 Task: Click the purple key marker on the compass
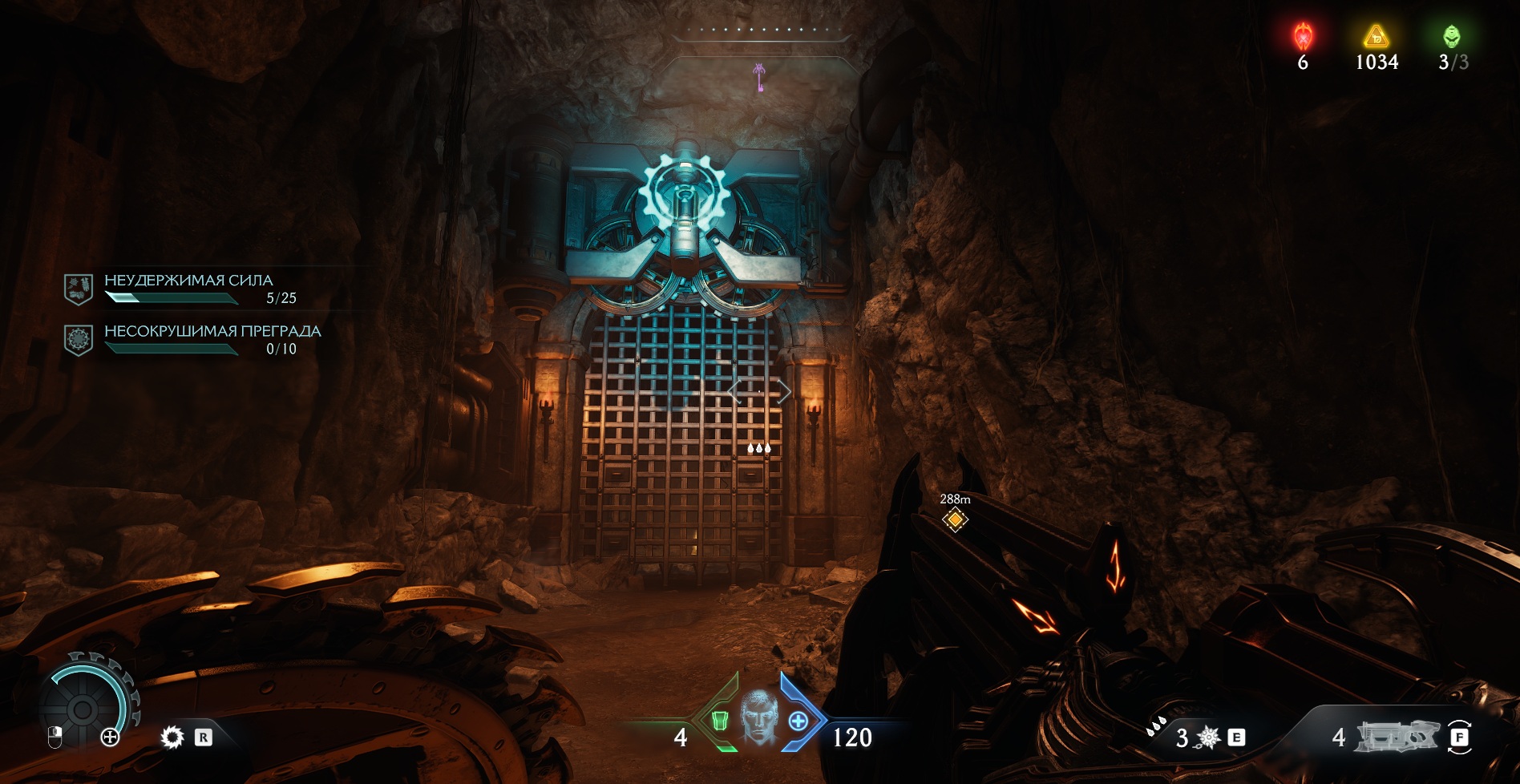(758, 78)
